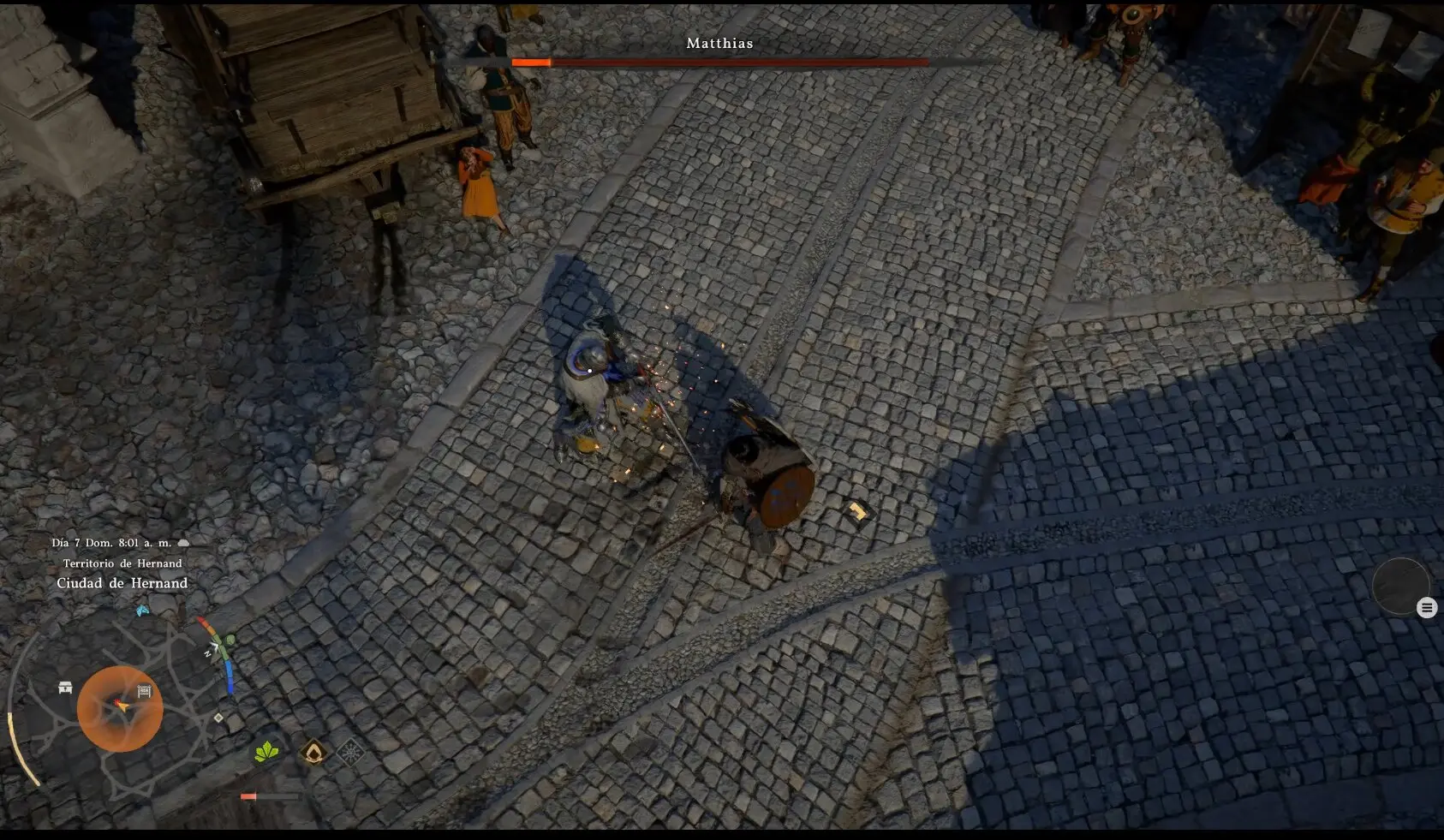Click the golden hooded figure icon

click(314, 753)
